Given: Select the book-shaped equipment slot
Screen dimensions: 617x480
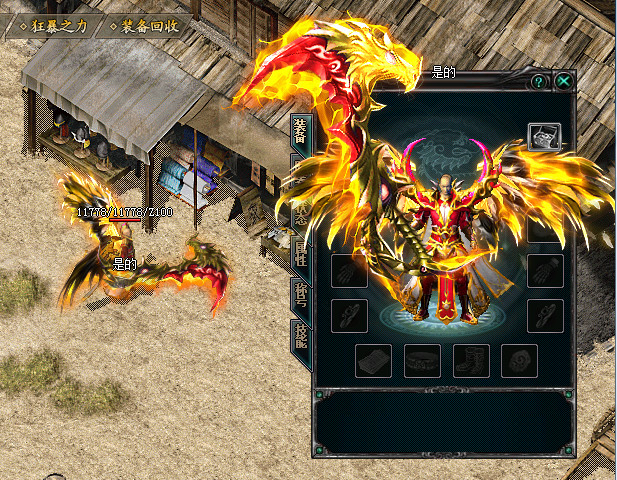Looking at the screenshot, I should click(x=373, y=361).
